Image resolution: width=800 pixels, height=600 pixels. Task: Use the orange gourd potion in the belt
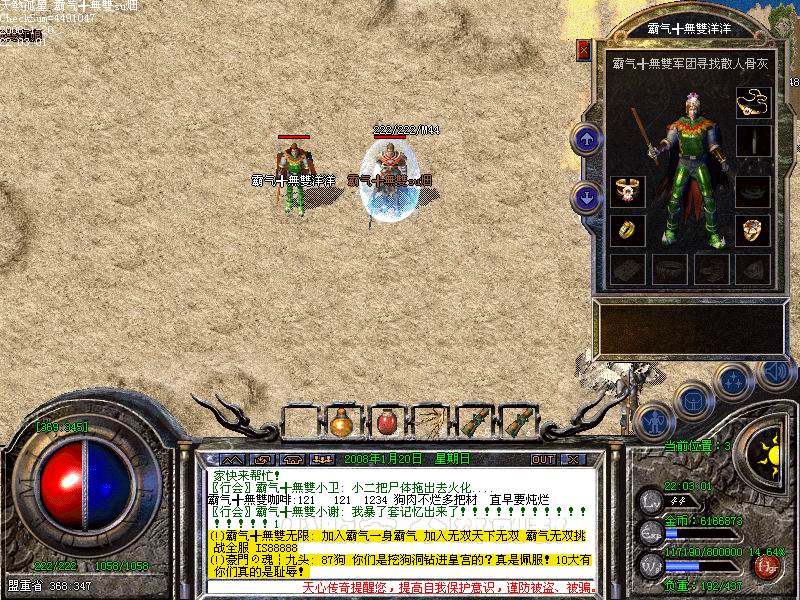pyautogui.click(x=343, y=421)
